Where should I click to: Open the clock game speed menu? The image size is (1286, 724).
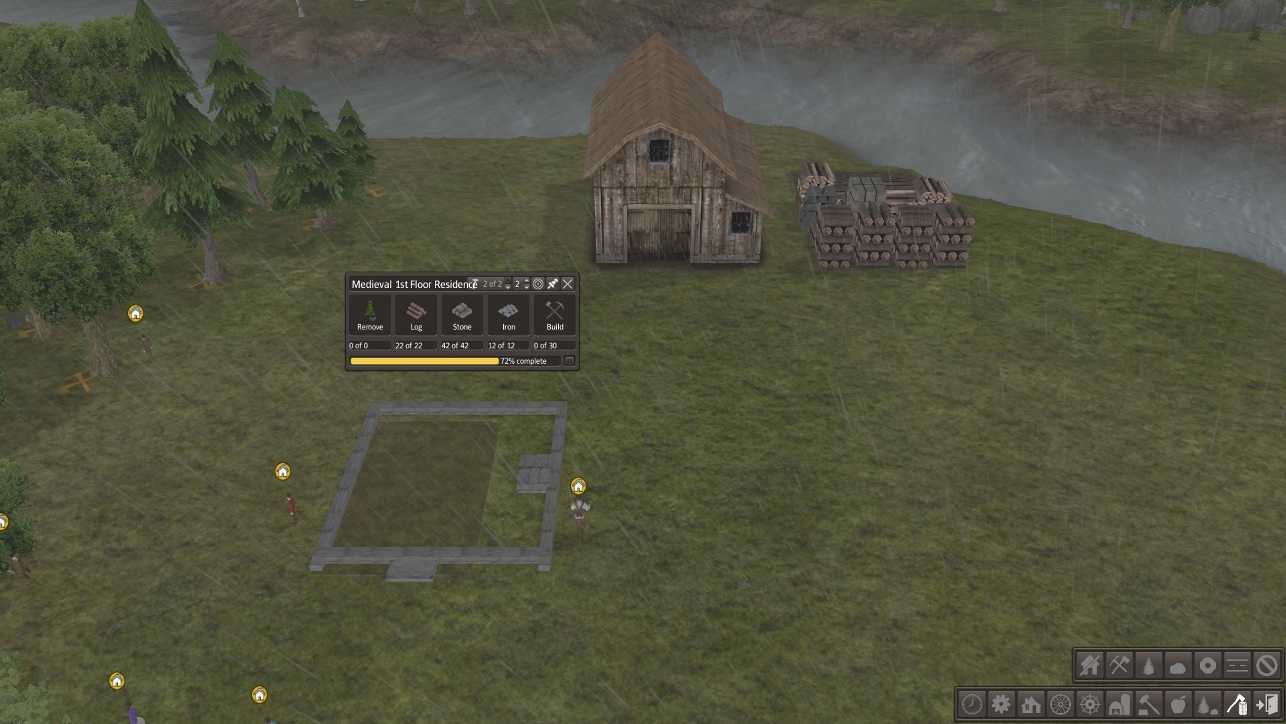click(x=972, y=704)
